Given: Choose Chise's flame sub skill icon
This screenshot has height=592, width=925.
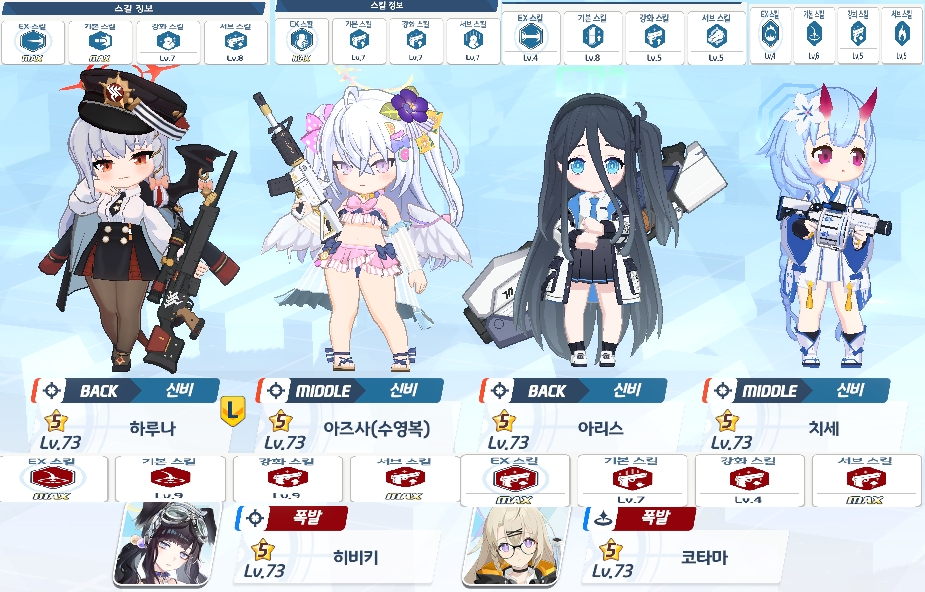Looking at the screenshot, I should tap(902, 35).
